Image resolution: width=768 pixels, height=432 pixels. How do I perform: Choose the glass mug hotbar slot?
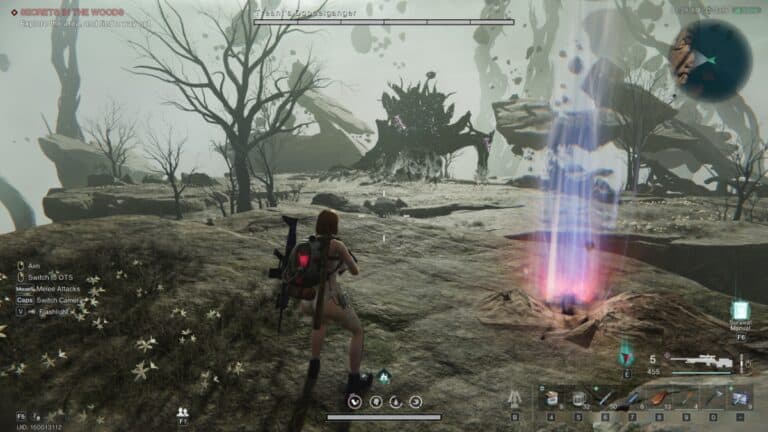point(578,399)
